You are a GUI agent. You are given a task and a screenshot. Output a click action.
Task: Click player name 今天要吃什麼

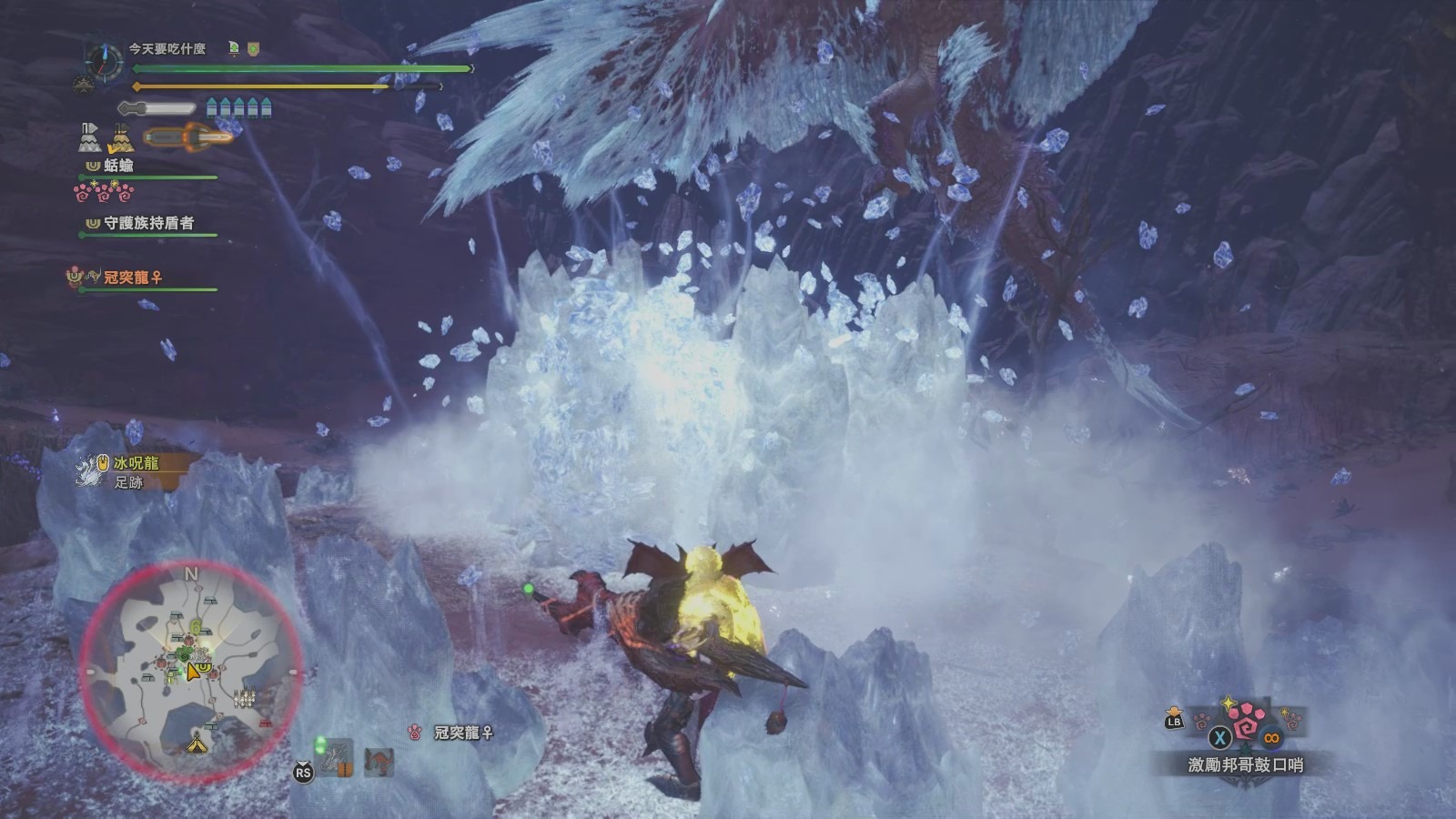pos(167,48)
